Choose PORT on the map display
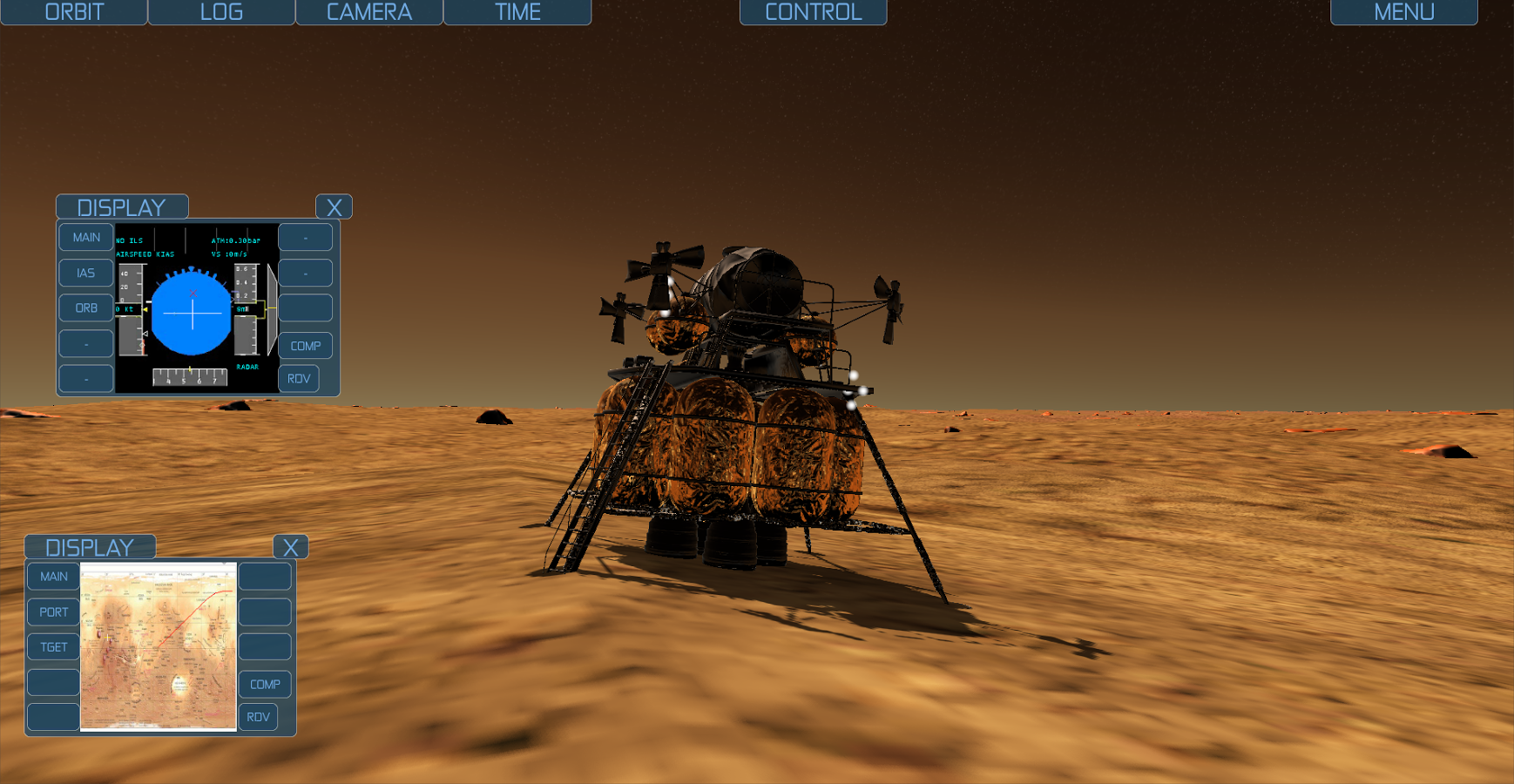The width and height of the screenshot is (1514, 784). [x=53, y=612]
